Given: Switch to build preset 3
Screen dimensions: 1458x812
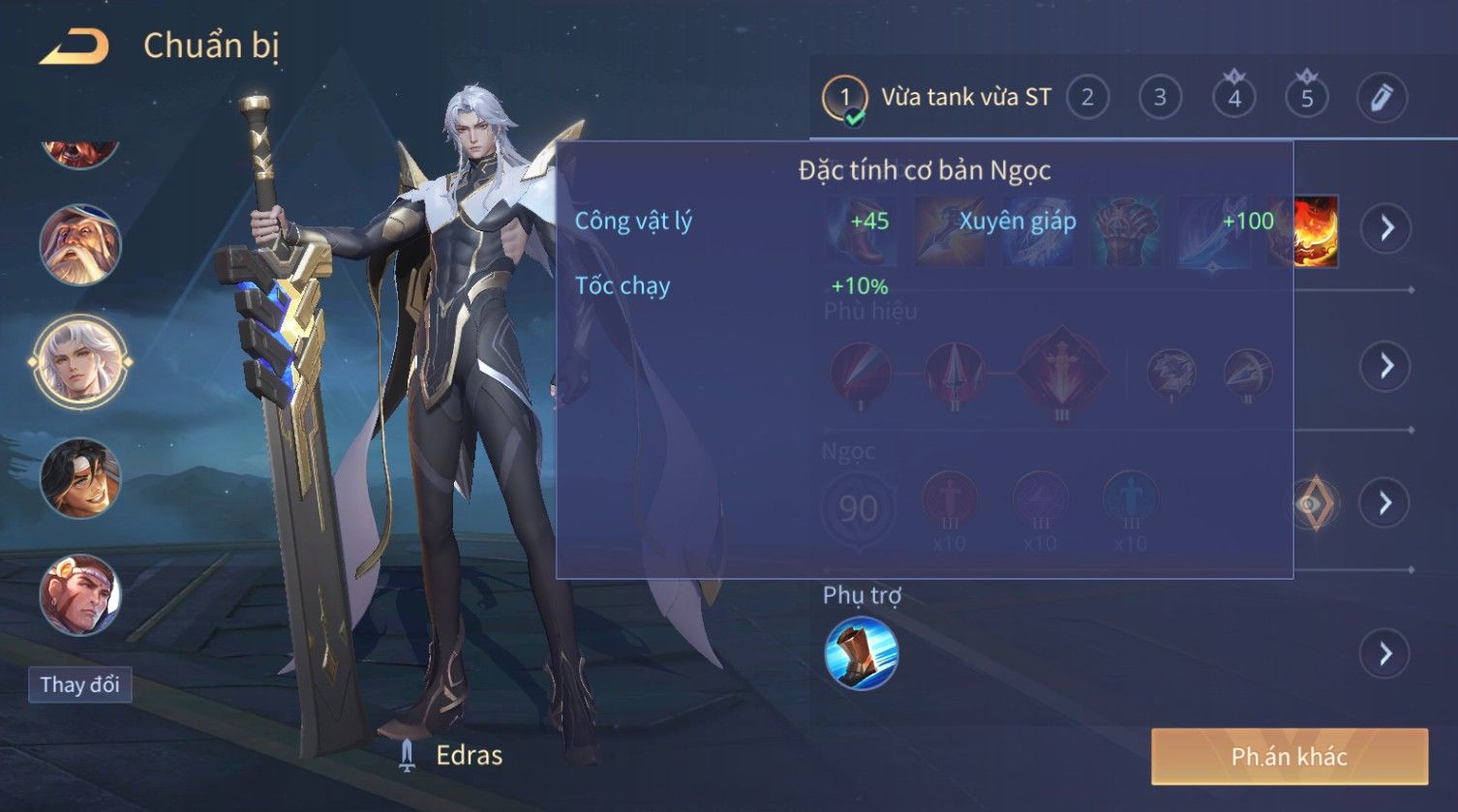Looking at the screenshot, I should (1160, 98).
